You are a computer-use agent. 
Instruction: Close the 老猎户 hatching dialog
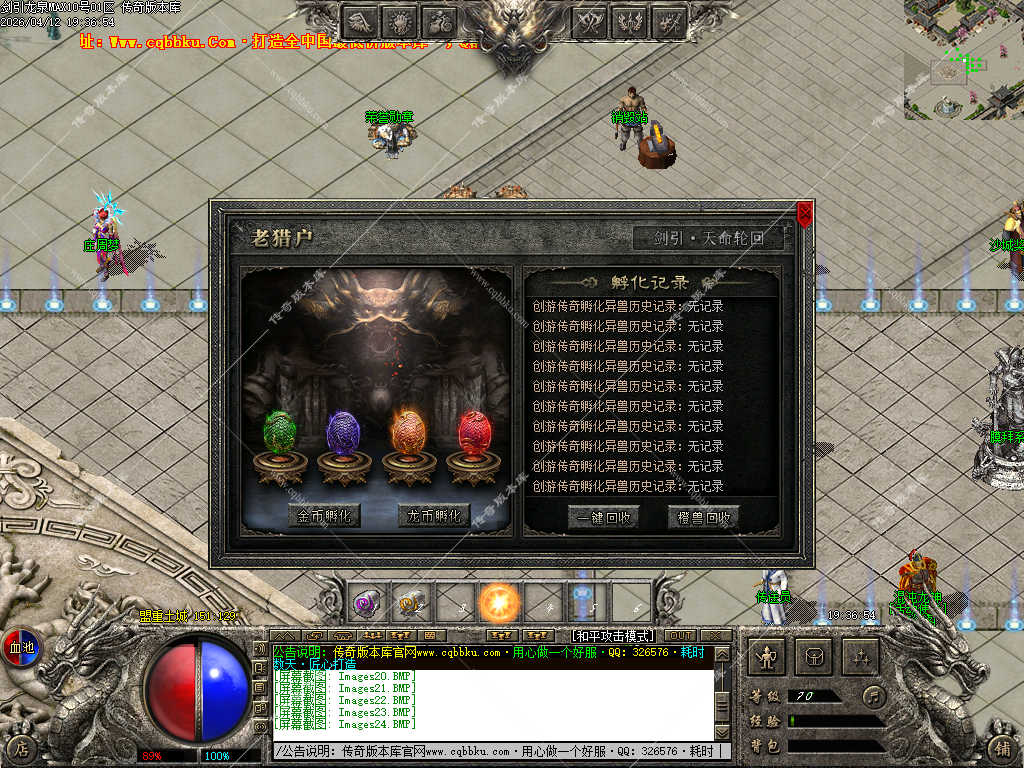[x=805, y=210]
